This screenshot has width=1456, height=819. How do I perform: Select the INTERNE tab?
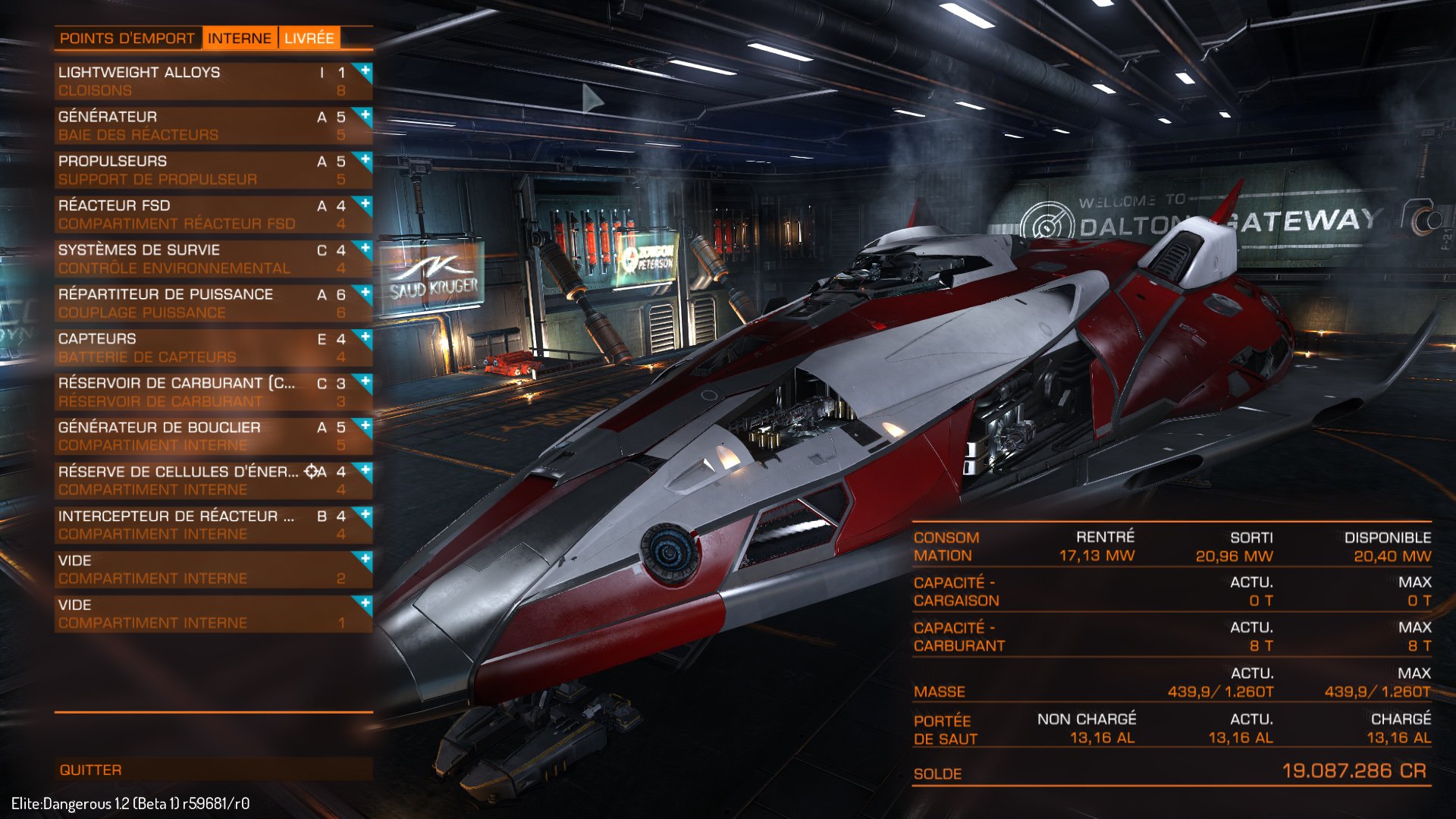(x=240, y=37)
